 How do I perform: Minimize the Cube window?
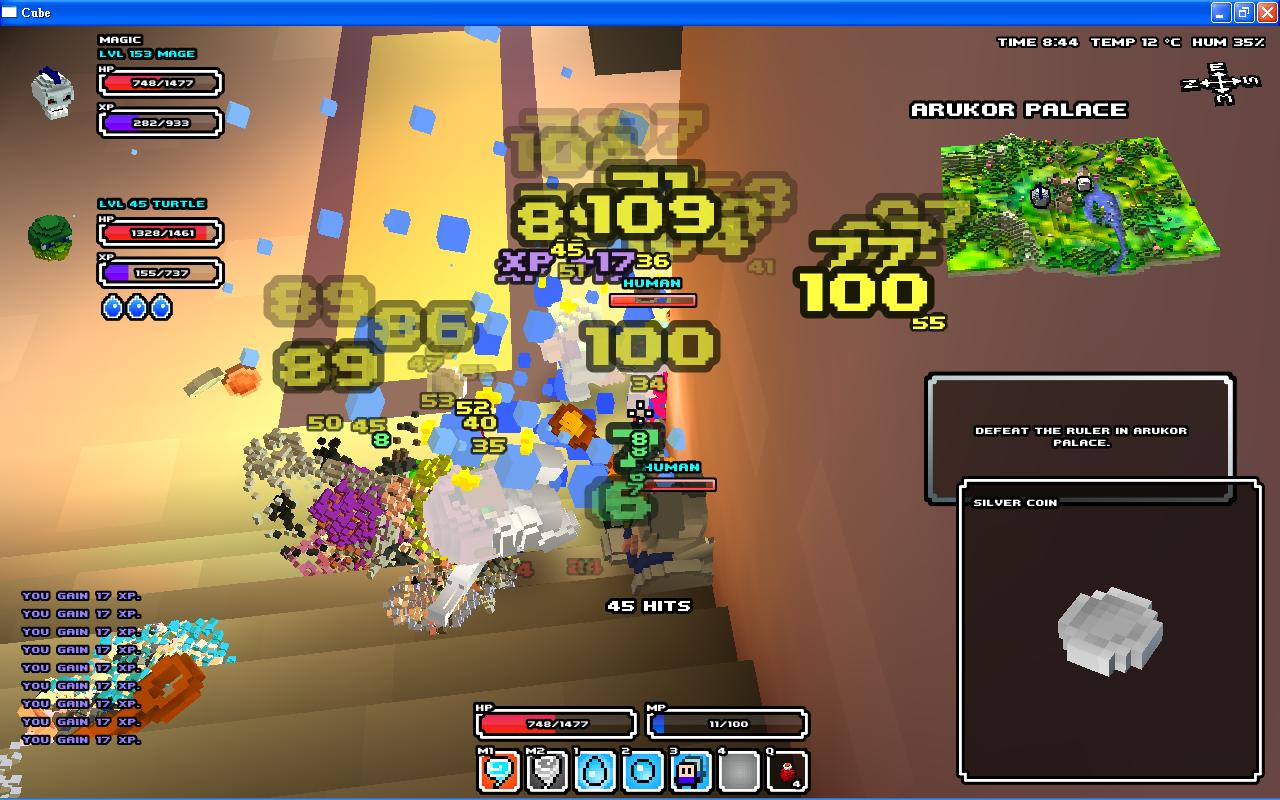point(1221,13)
